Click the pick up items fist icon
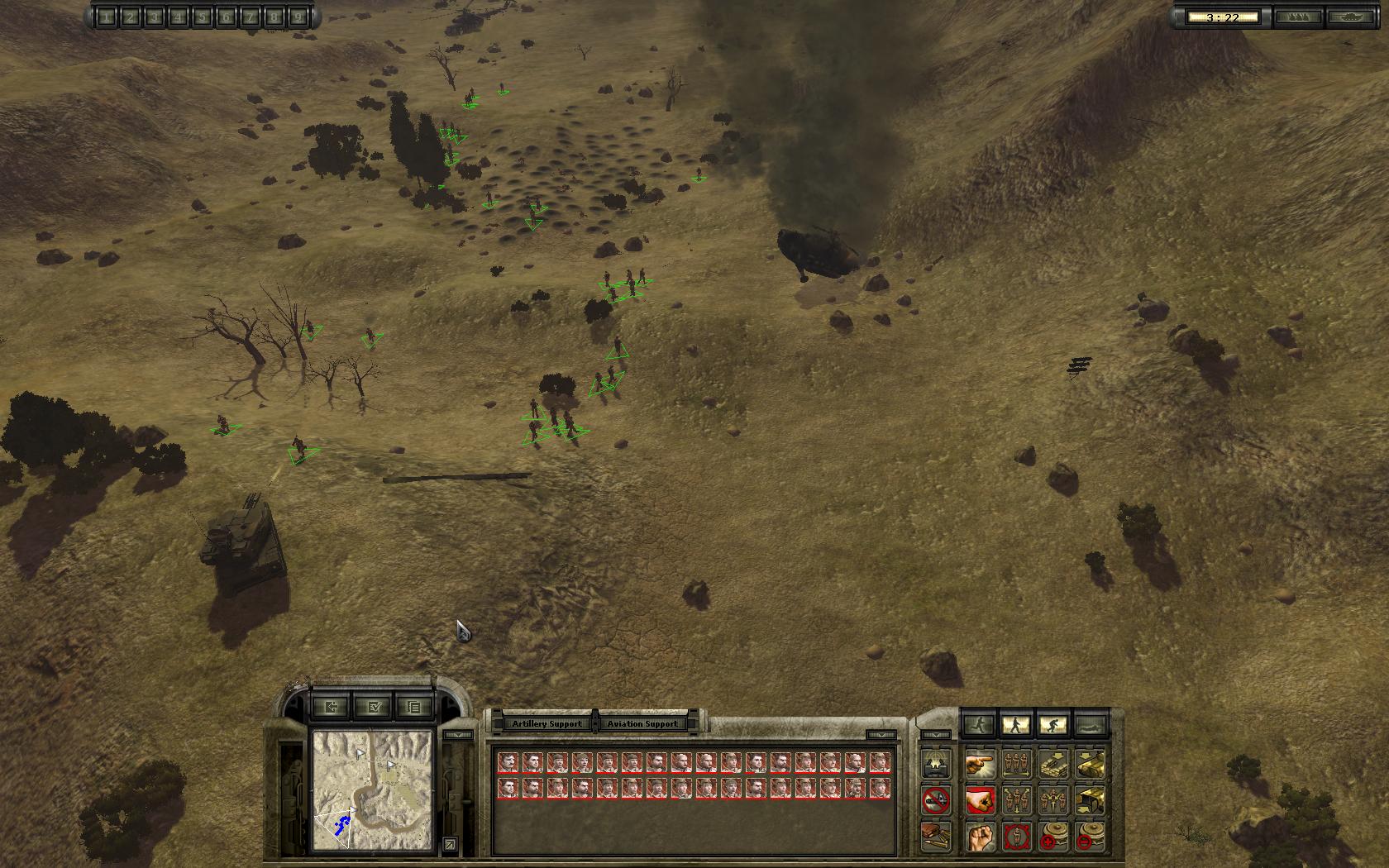The height and width of the screenshot is (868, 1389). pos(979,837)
